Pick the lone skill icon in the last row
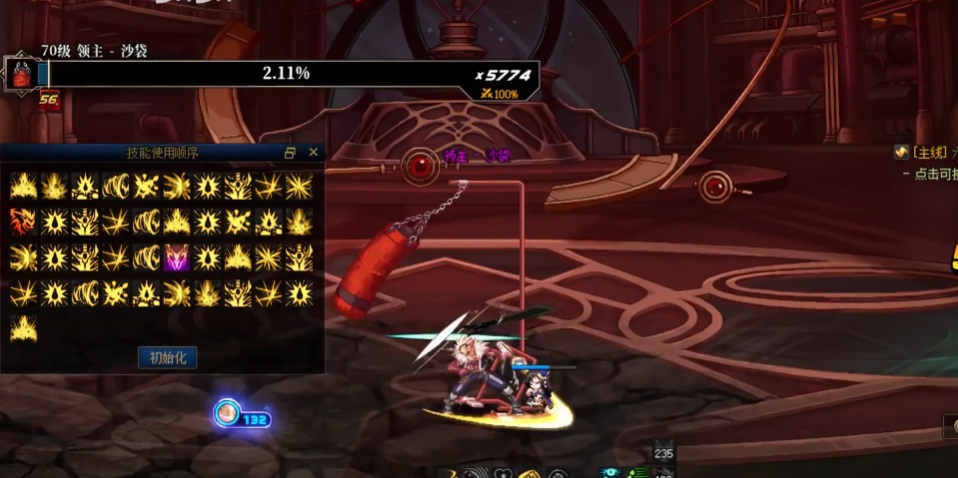The width and height of the screenshot is (958, 478). (23, 328)
